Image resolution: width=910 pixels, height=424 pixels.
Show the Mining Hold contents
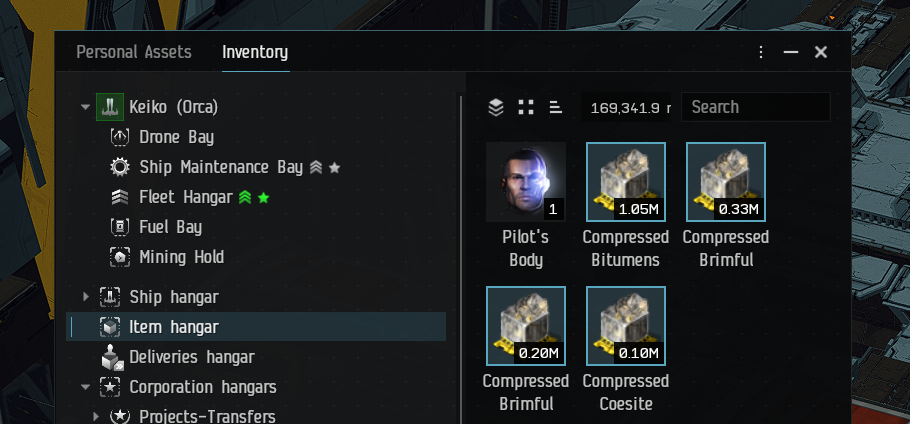coord(181,257)
